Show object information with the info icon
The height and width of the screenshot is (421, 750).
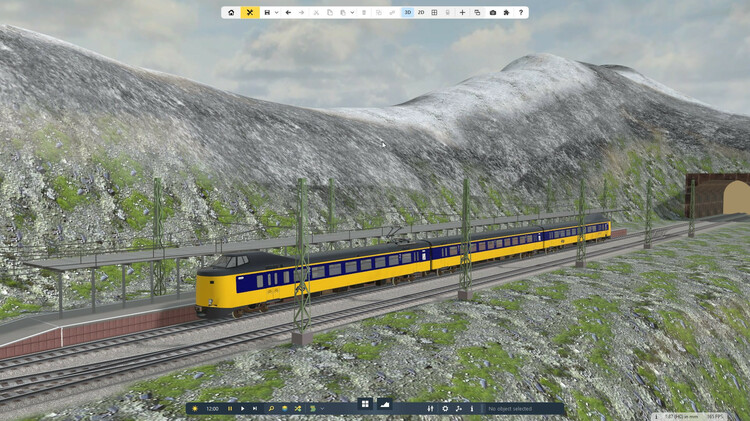click(x=472, y=409)
